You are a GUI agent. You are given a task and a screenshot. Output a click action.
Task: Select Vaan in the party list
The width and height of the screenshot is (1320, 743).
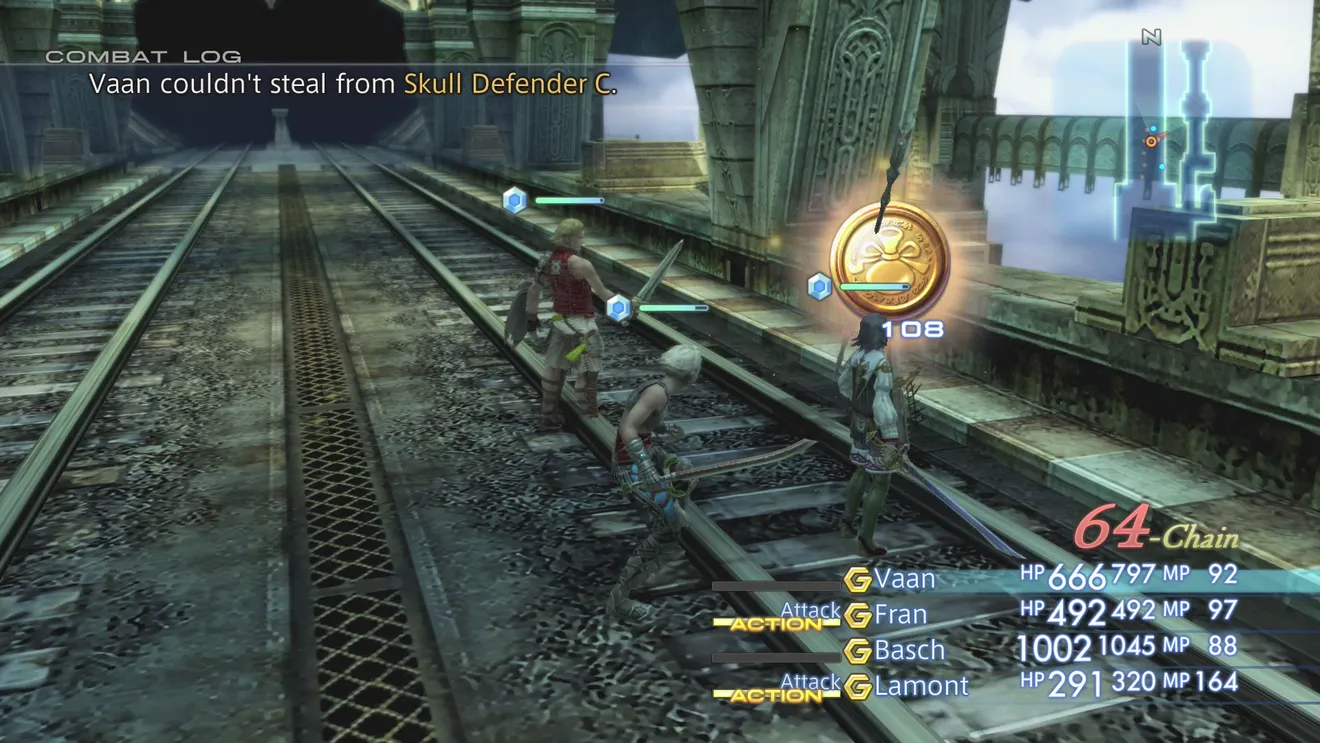[x=905, y=578]
